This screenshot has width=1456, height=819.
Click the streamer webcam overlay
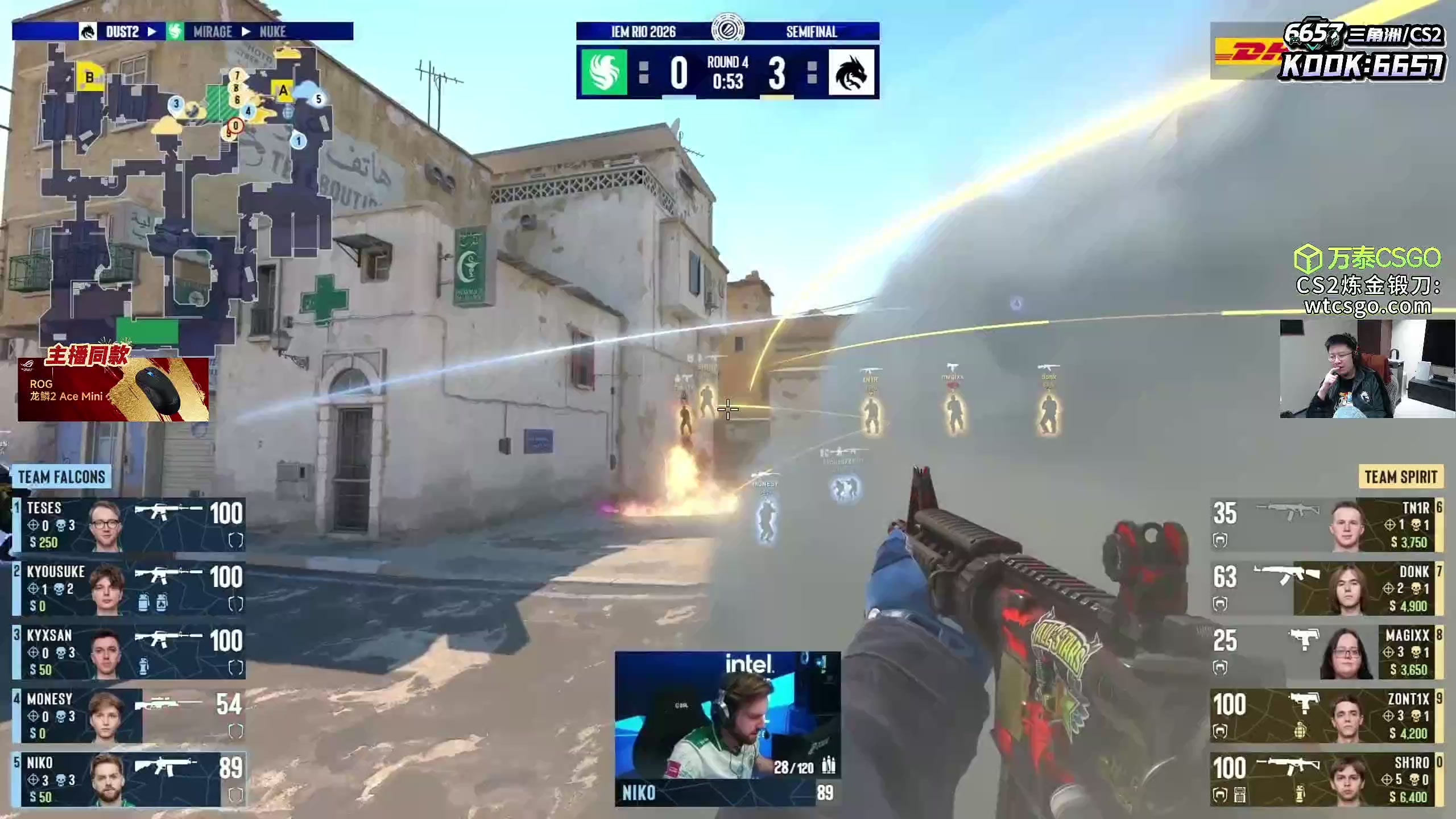tap(1367, 369)
